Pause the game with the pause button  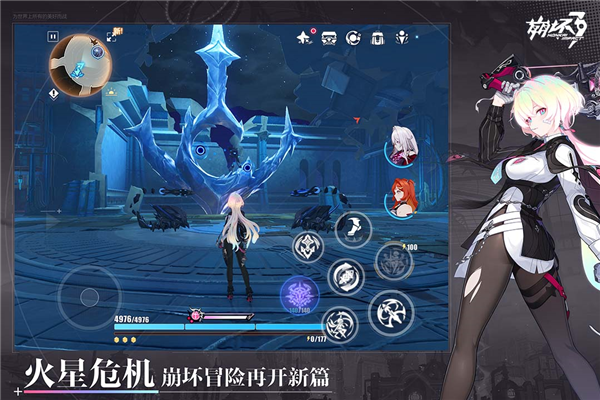[x=53, y=36]
